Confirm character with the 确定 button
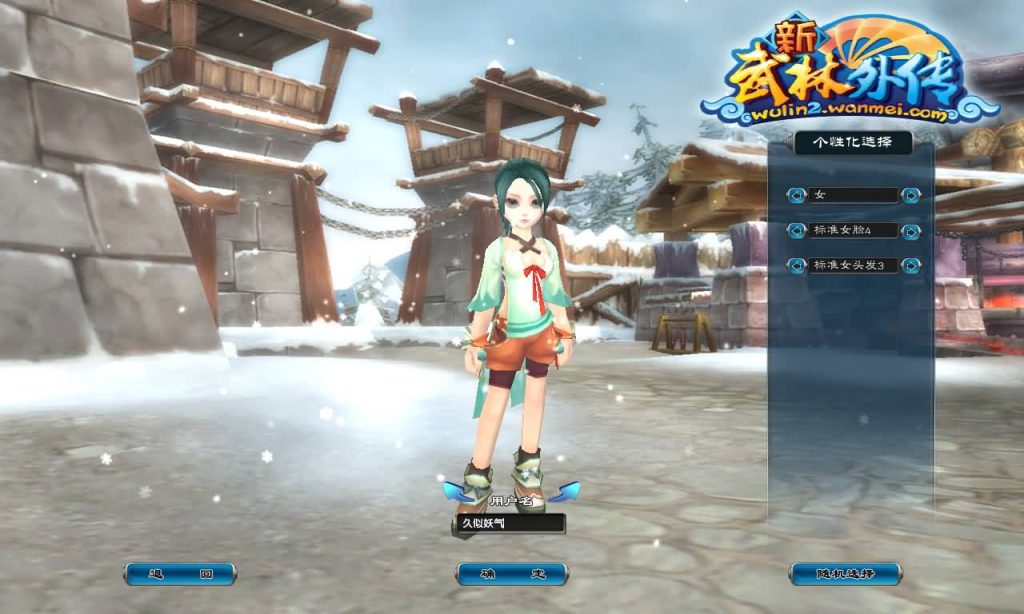 (512, 574)
